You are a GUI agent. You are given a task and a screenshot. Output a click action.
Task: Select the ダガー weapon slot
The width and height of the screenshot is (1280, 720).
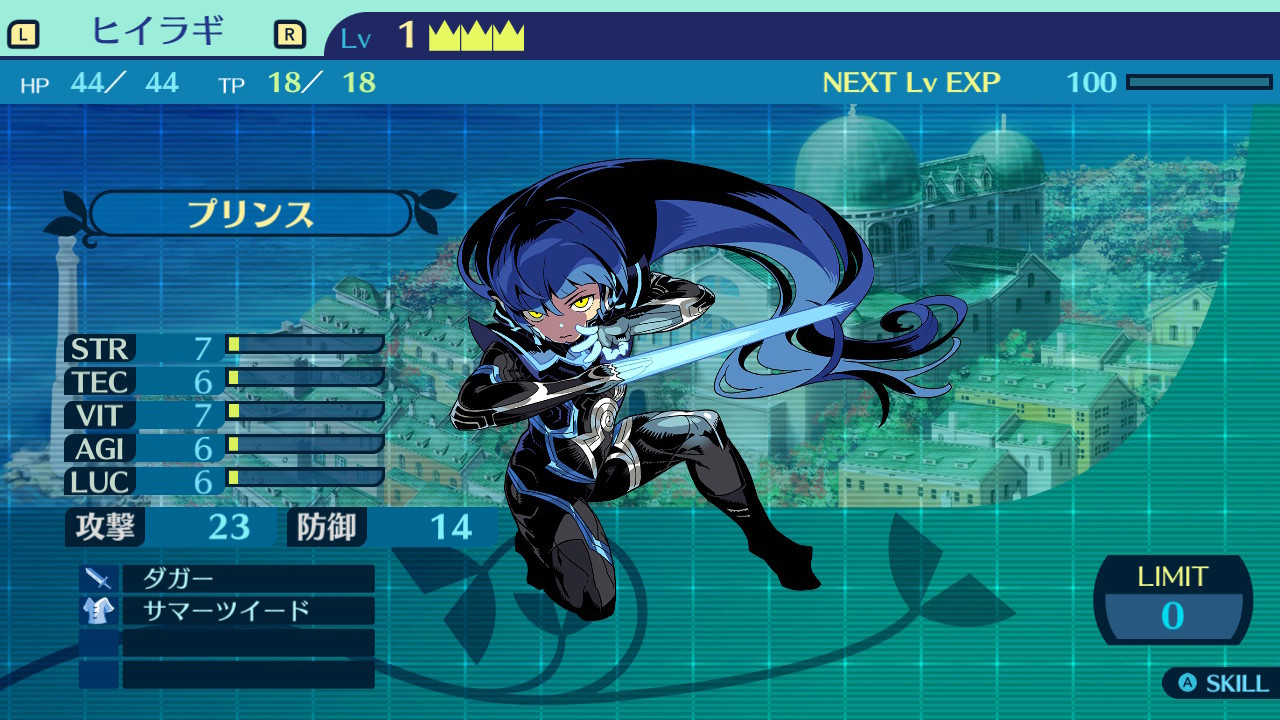[x=247, y=579]
